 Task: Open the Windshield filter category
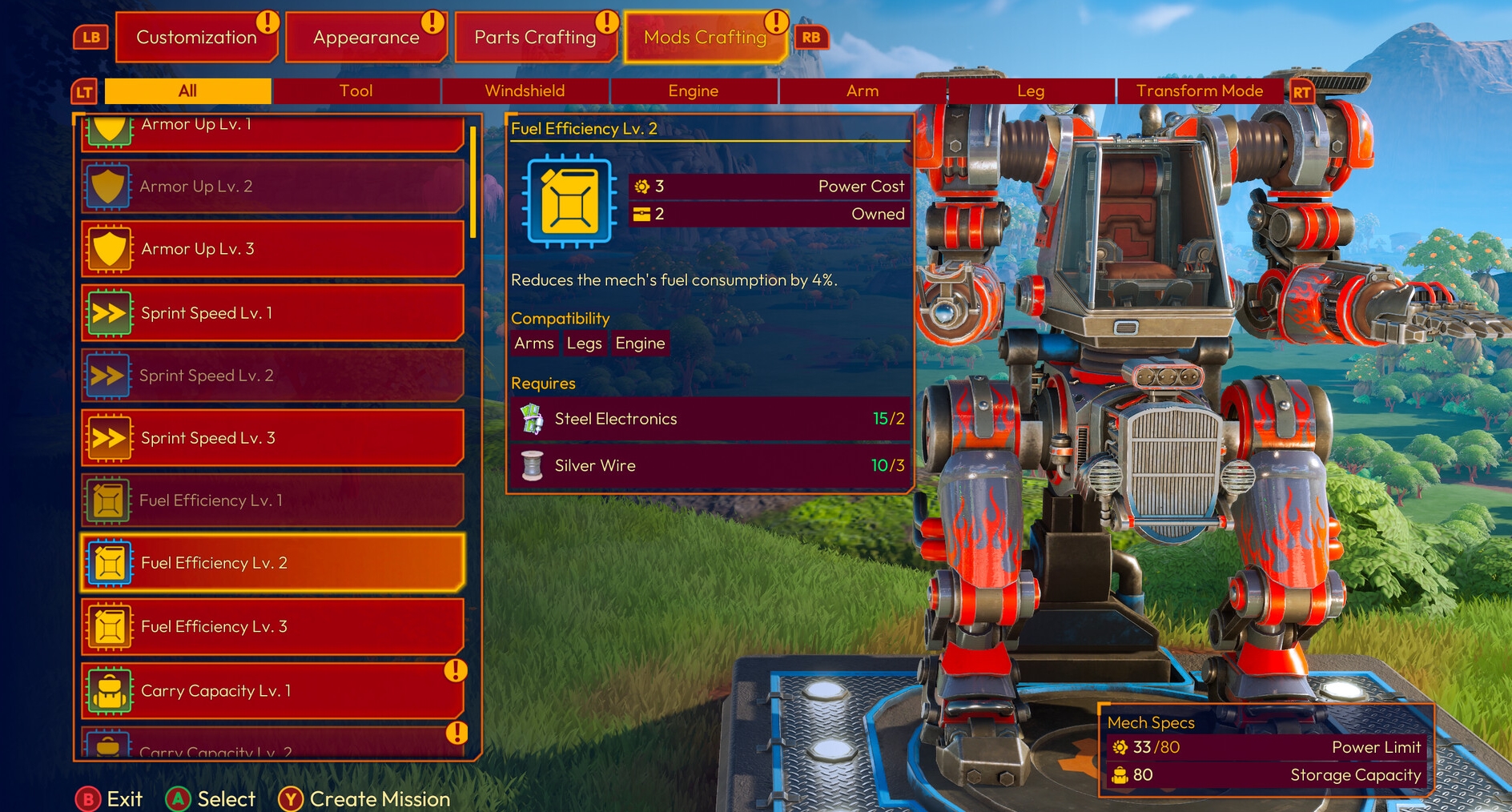(525, 90)
